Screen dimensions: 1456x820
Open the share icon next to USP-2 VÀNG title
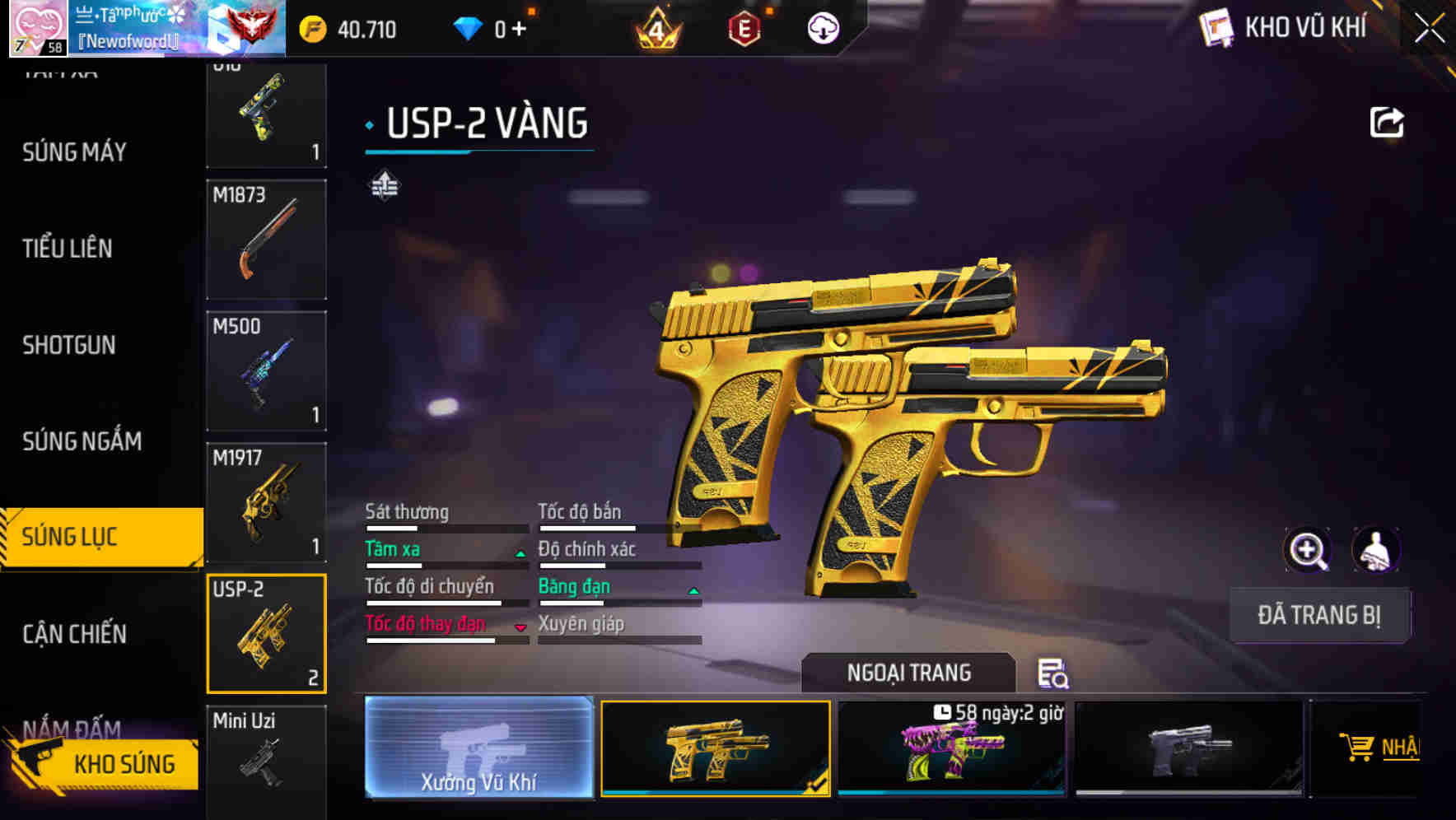click(1387, 120)
